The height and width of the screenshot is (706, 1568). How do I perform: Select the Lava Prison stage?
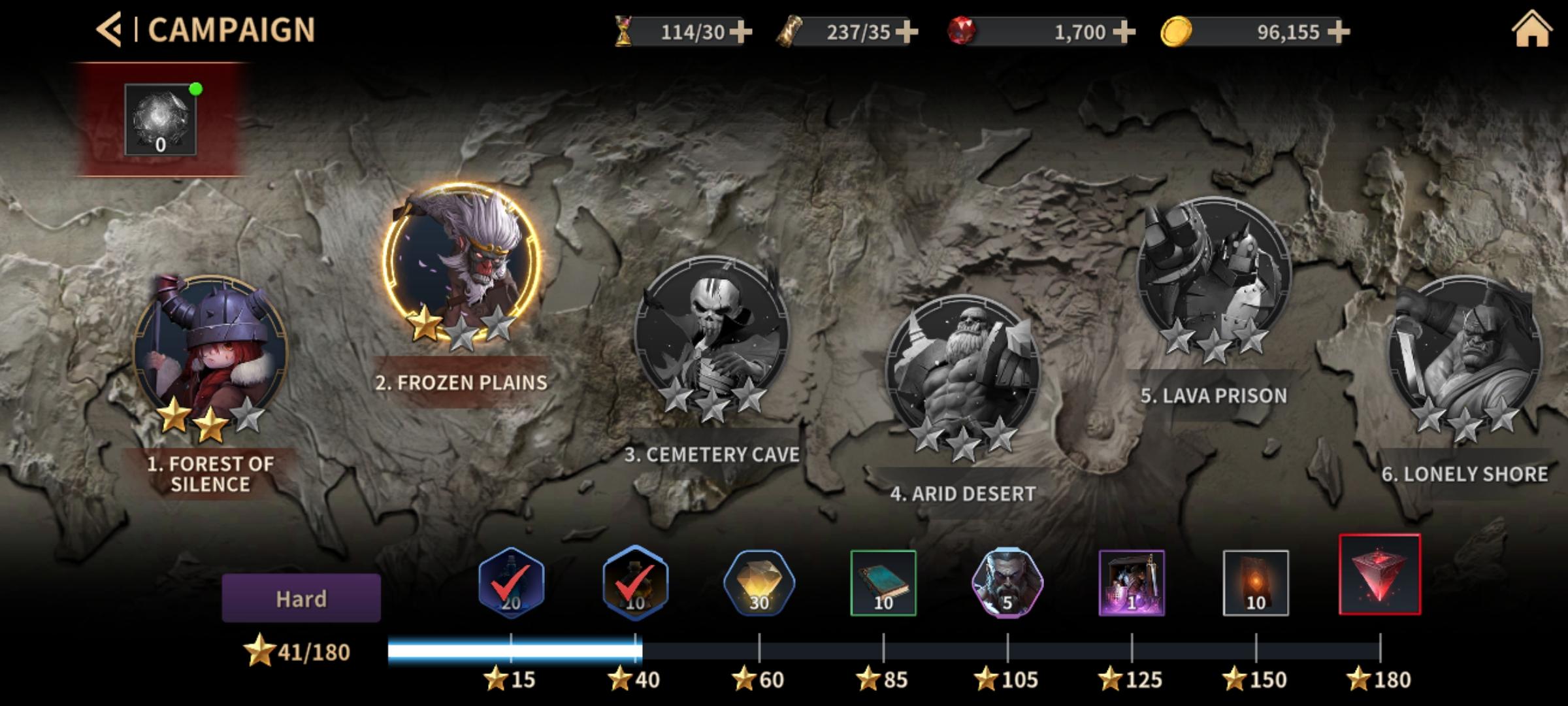coord(1214,275)
